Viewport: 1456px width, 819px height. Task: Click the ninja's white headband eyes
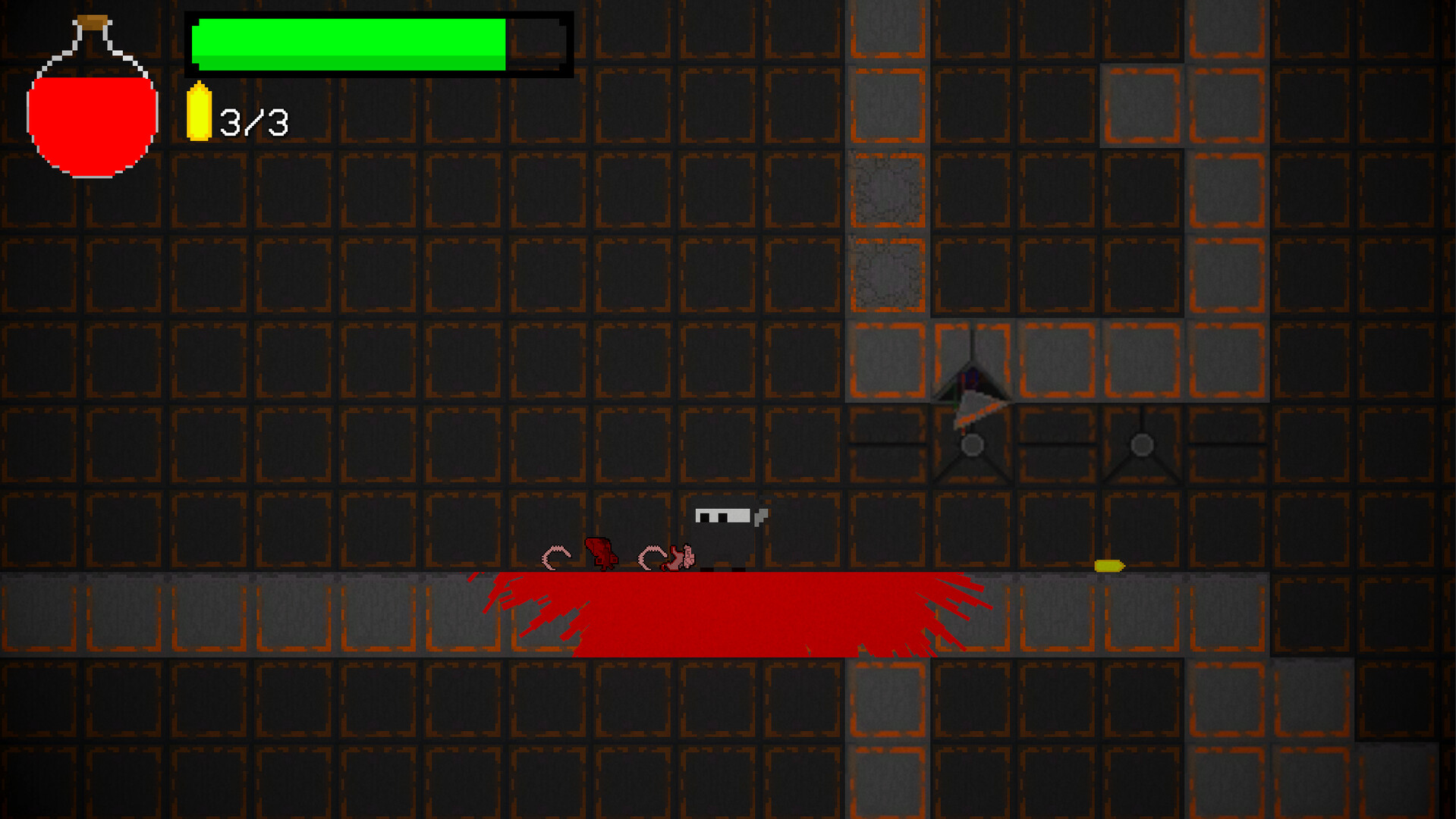[x=722, y=514]
